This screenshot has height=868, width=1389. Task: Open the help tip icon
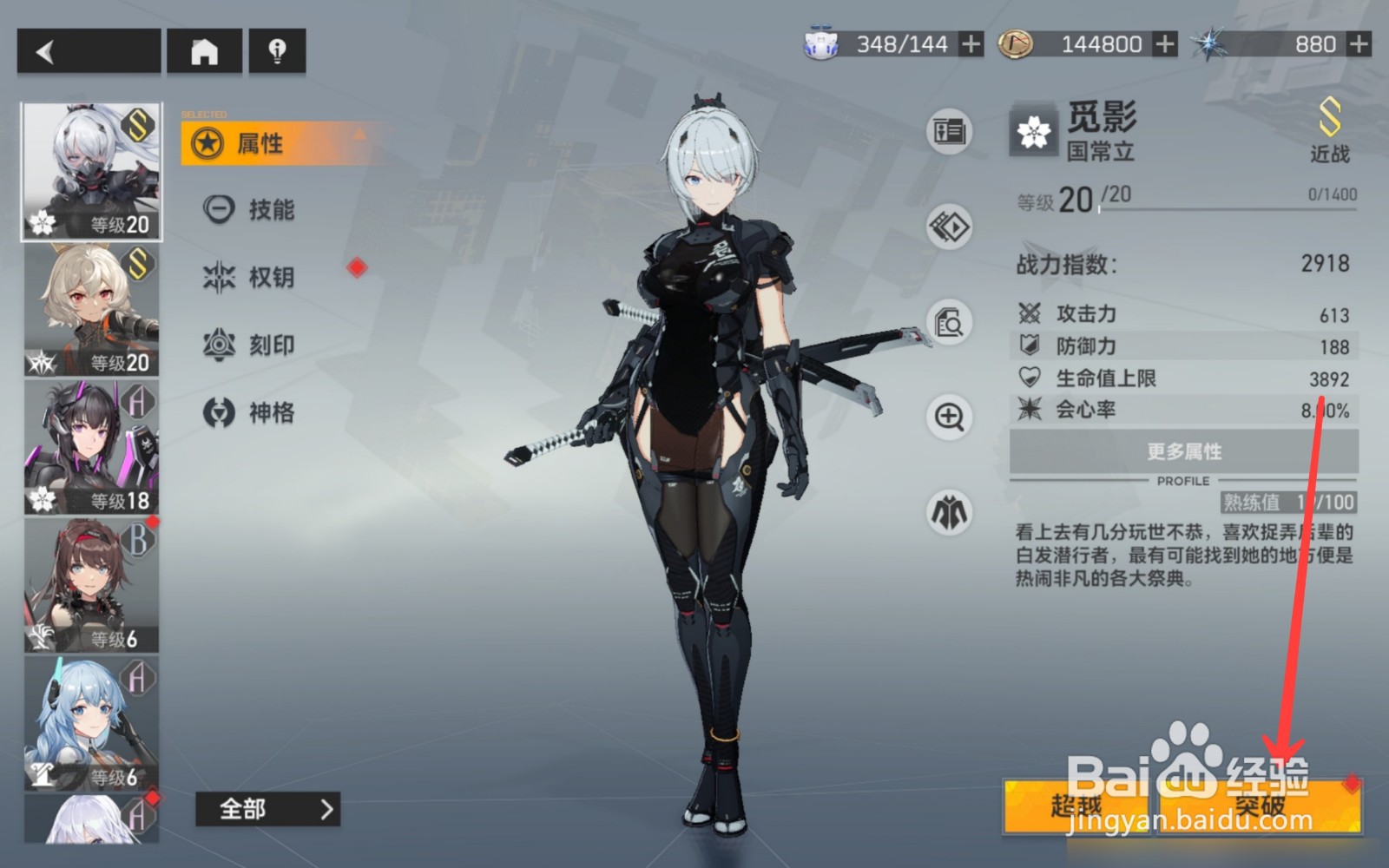coord(276,51)
